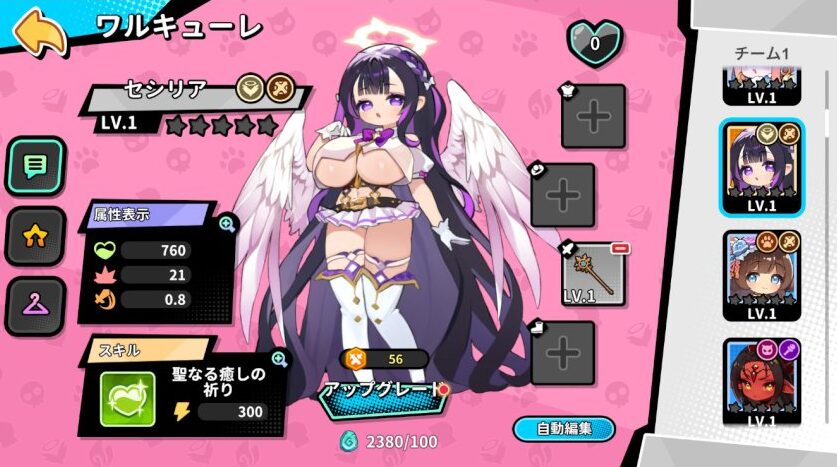The width and height of the screenshot is (837, 467).
Task: Choose the red demon team portrait
Action: 761,382
